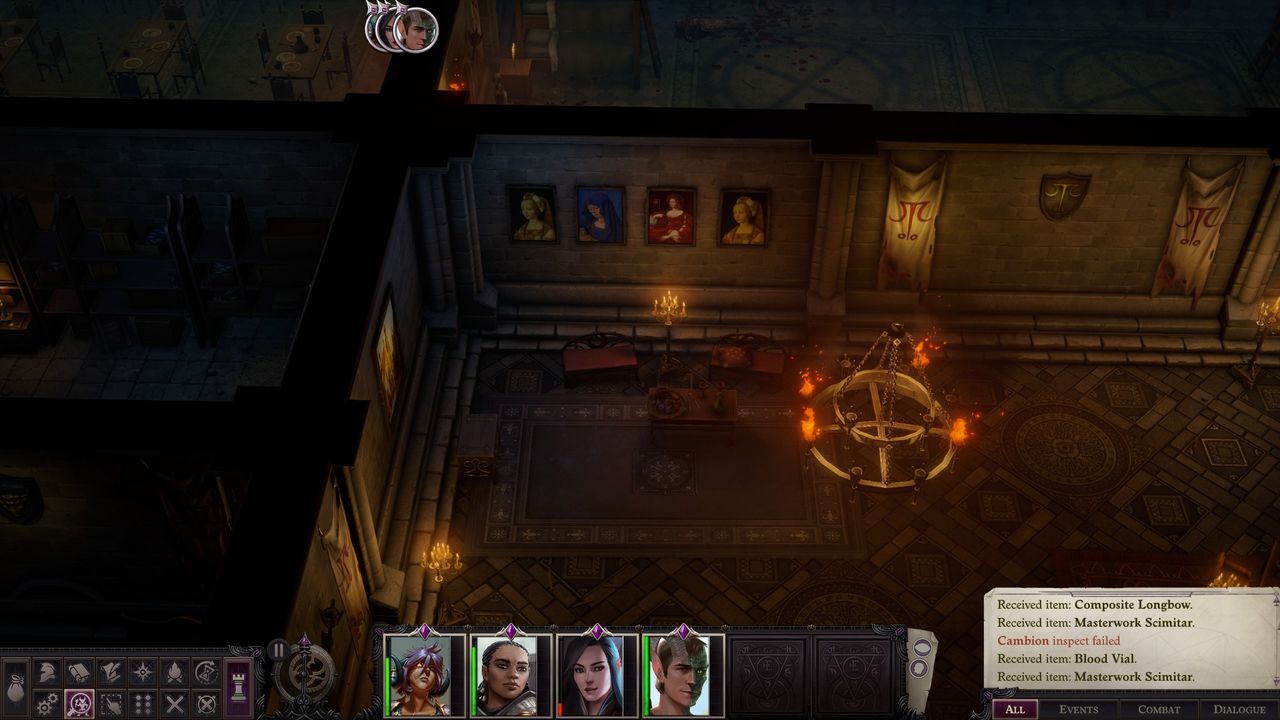
Task: Pause the game with the pause button
Action: tap(279, 650)
